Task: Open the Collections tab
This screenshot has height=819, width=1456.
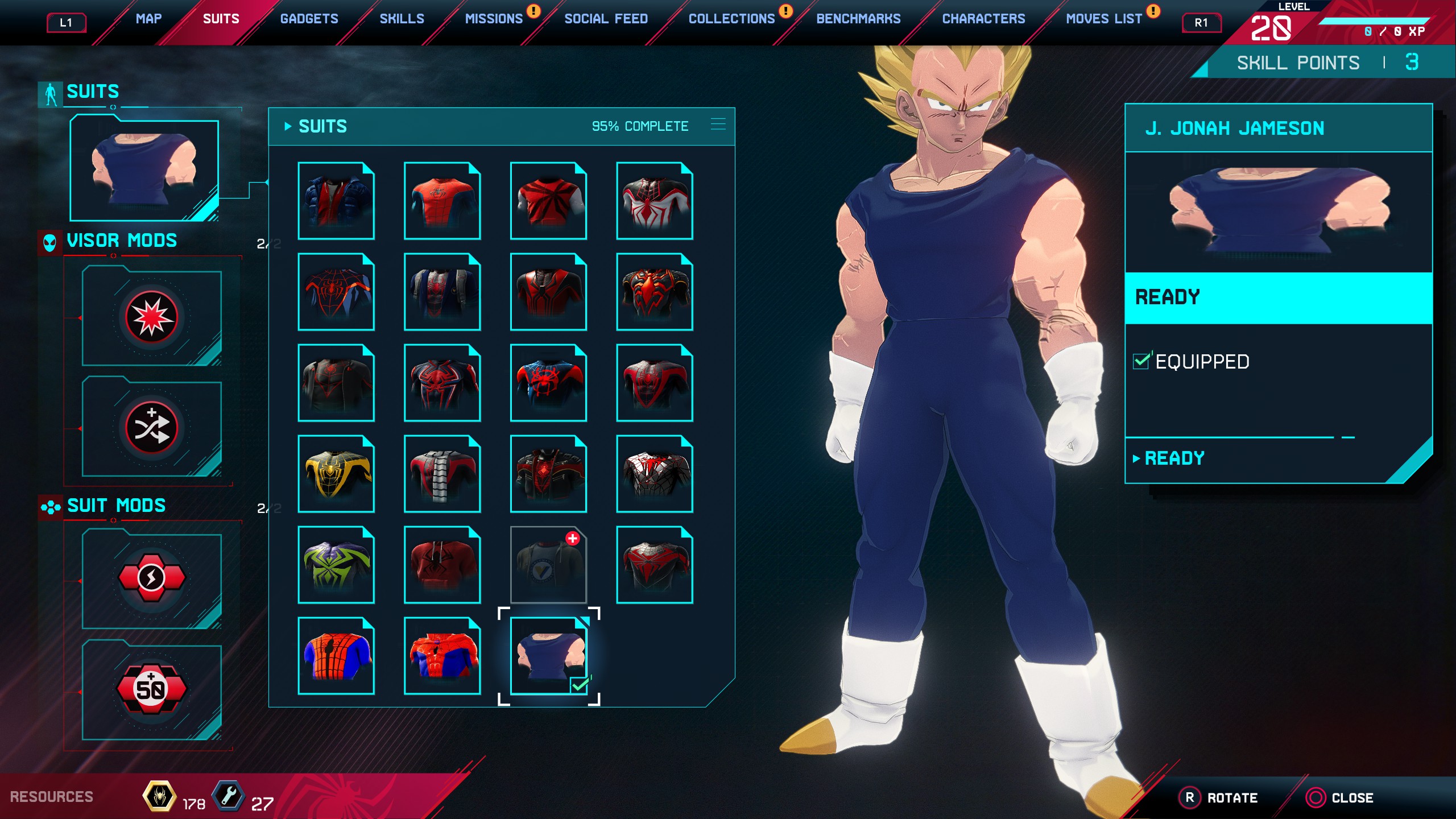Action: pyautogui.click(x=731, y=19)
